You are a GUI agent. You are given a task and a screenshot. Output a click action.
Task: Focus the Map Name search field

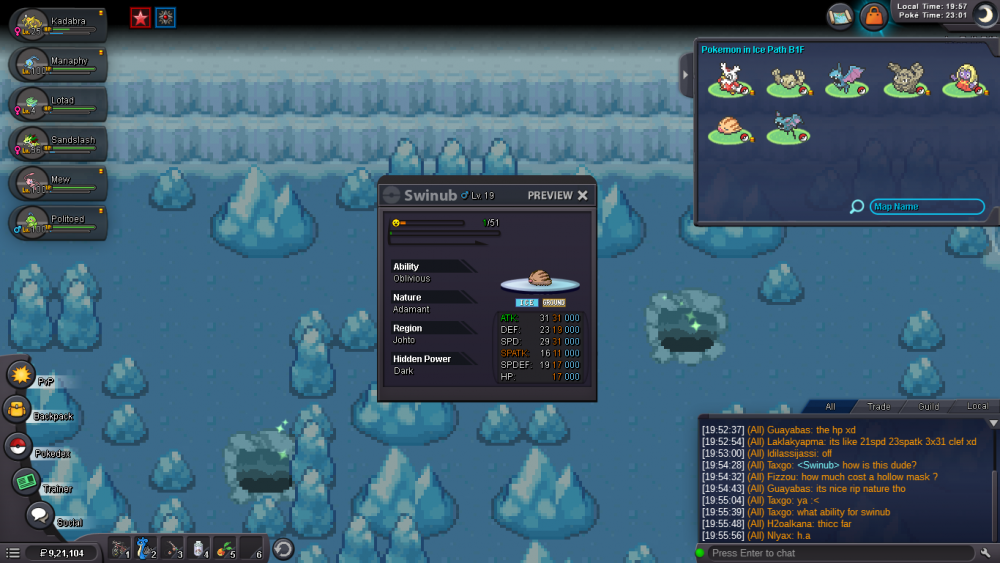(x=927, y=207)
